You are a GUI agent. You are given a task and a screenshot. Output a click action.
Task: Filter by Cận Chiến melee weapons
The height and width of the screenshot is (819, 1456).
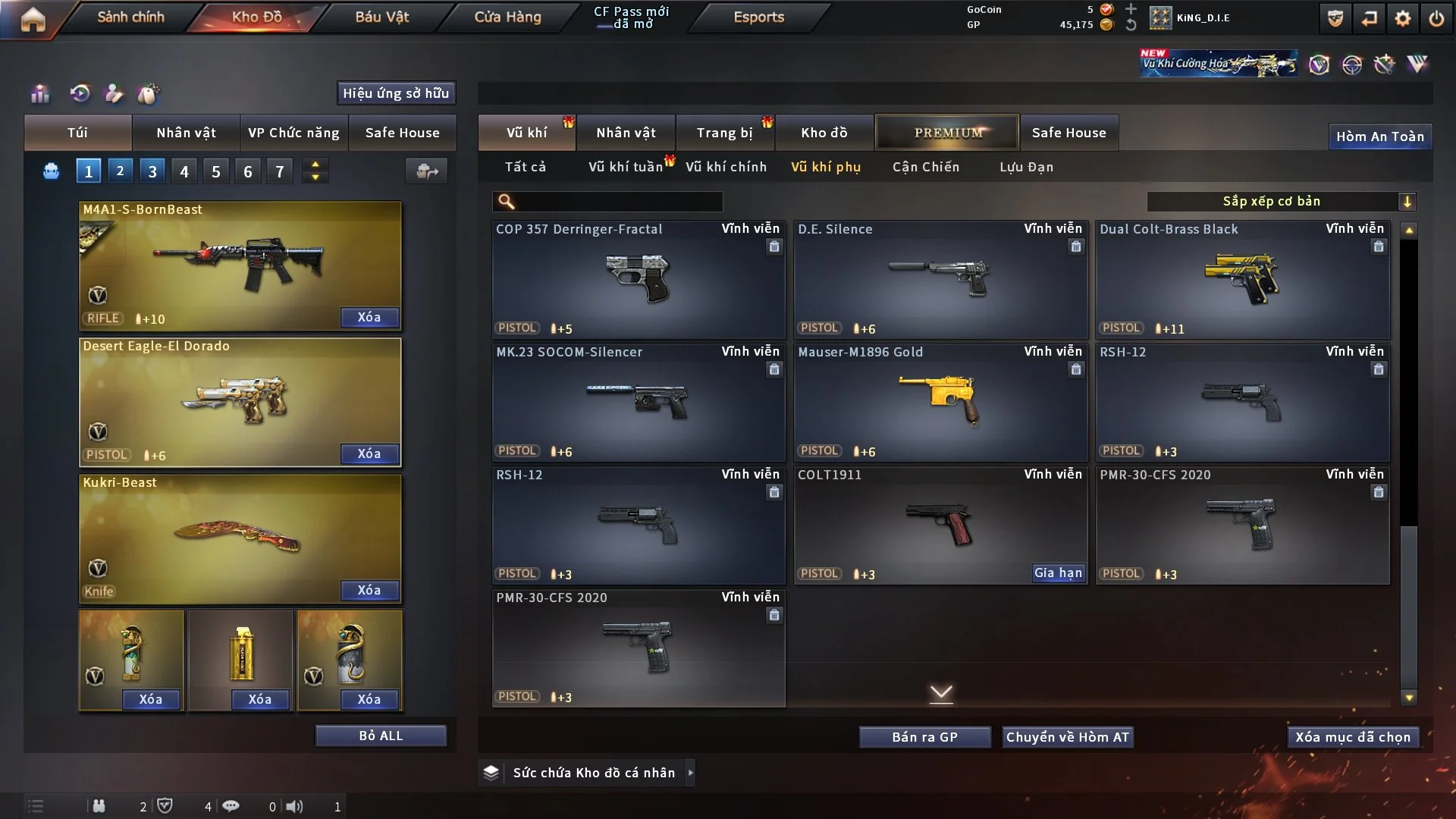tap(925, 167)
